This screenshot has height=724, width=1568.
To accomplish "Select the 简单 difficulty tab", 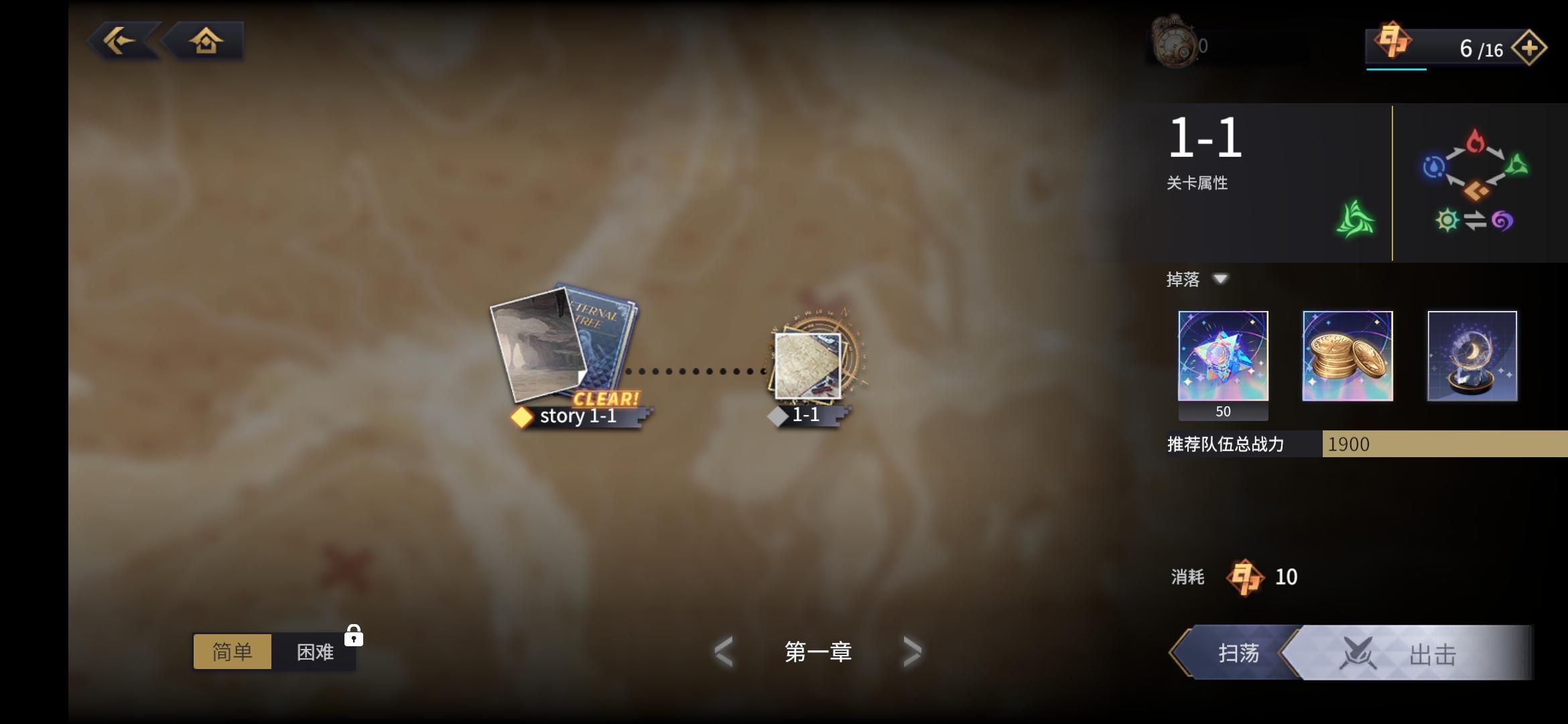I will pyautogui.click(x=232, y=652).
